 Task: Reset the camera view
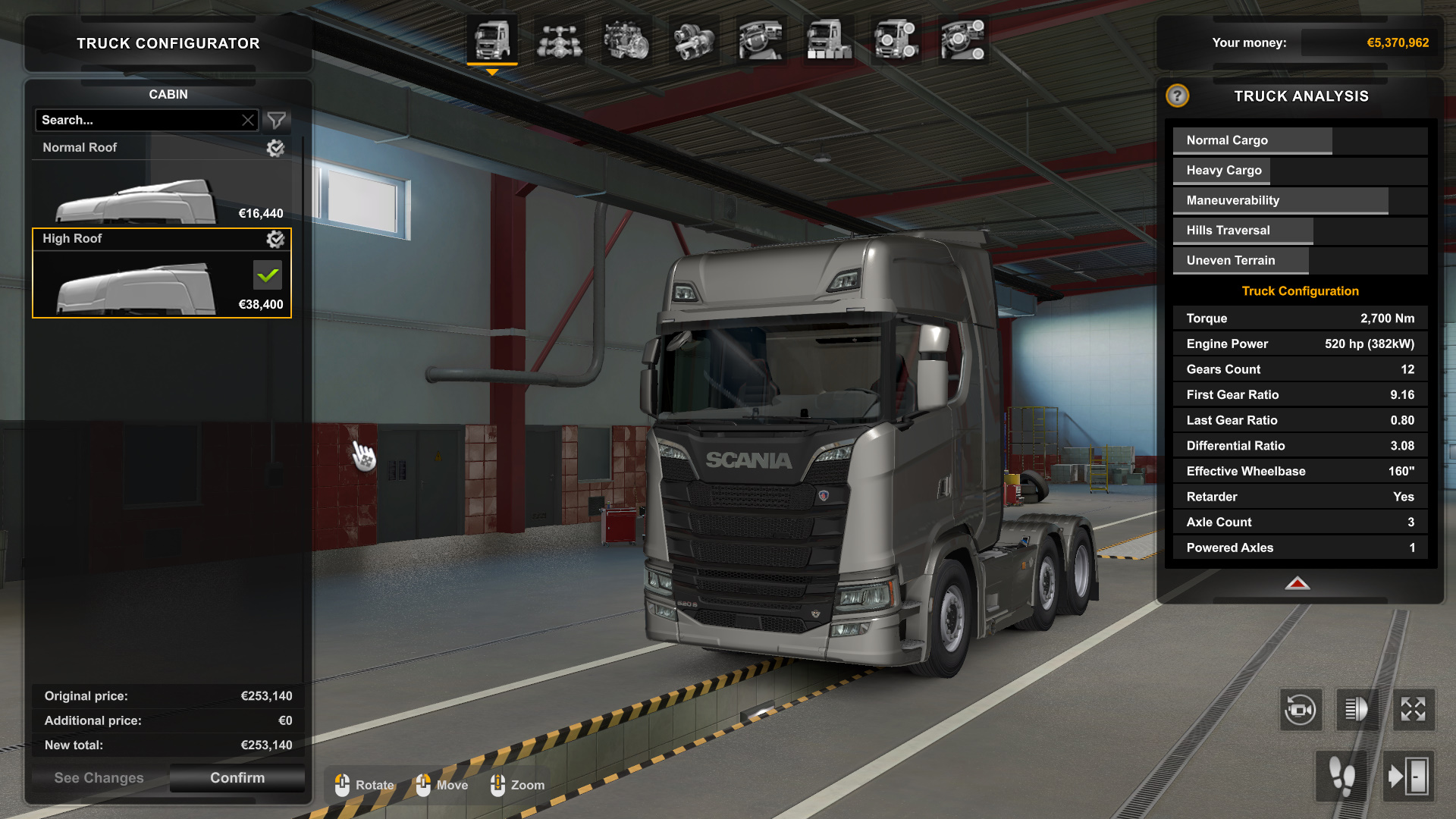(1301, 710)
